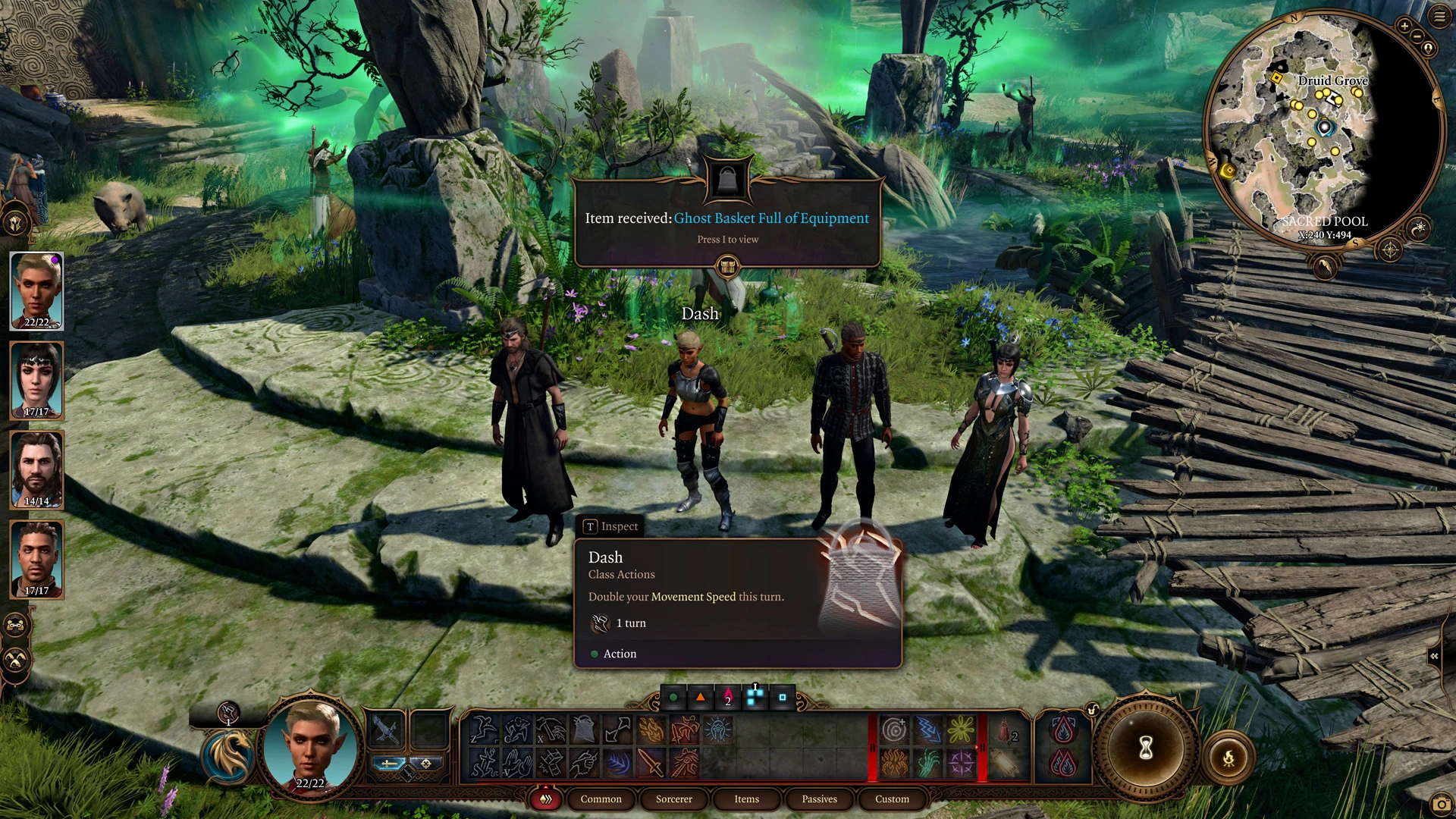This screenshot has height=819, width=1456.
Task: Select Shadowheart's party portrait with black fringe
Action: click(x=36, y=380)
